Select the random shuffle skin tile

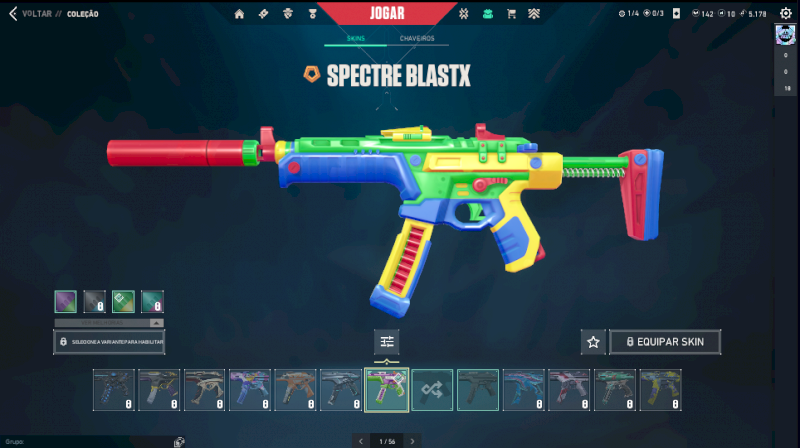[x=432, y=390]
